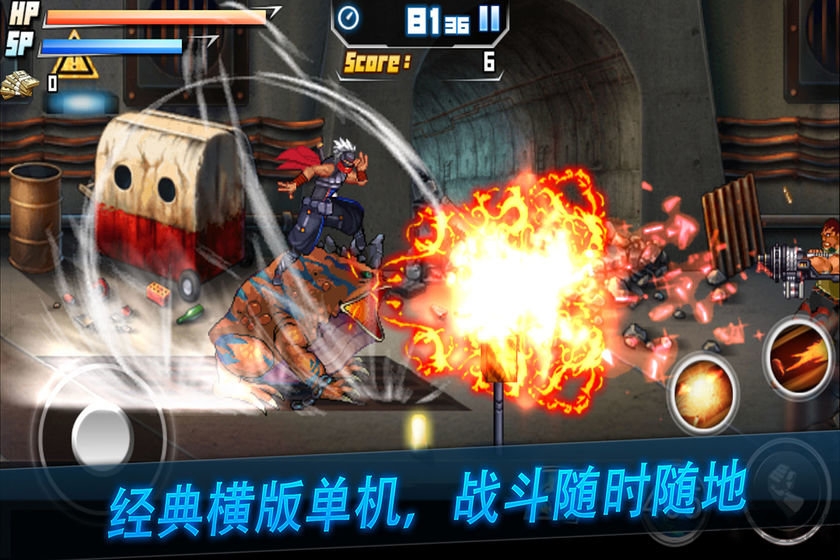Viewport: 840px width, 560px height.
Task: Touch the virtual joystick knob
Action: pos(102,434)
